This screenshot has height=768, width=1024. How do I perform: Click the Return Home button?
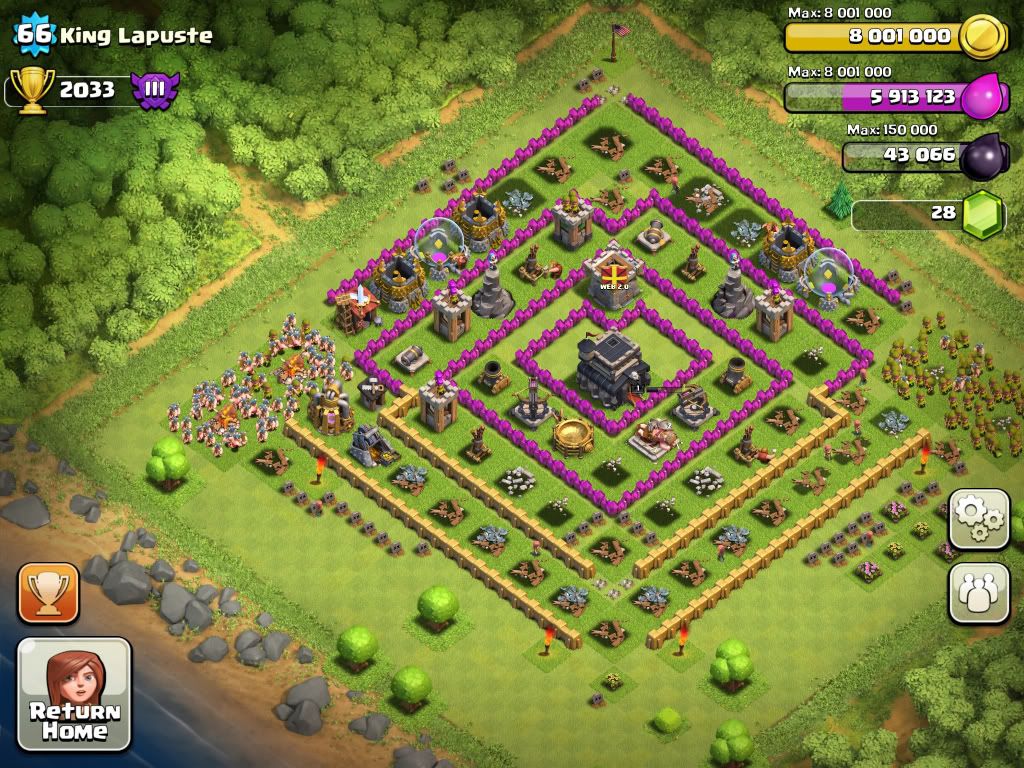click(74, 694)
